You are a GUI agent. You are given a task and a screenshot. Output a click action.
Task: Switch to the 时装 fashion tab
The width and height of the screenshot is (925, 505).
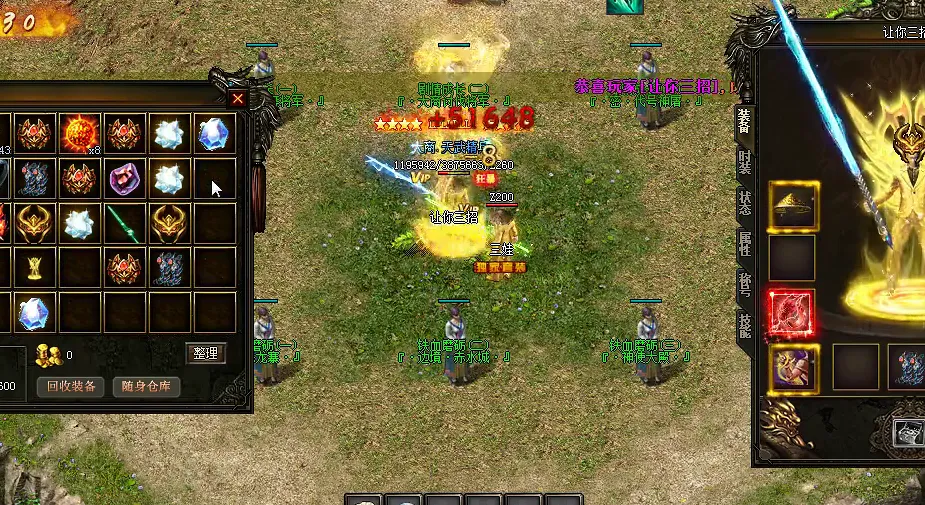pyautogui.click(x=744, y=163)
